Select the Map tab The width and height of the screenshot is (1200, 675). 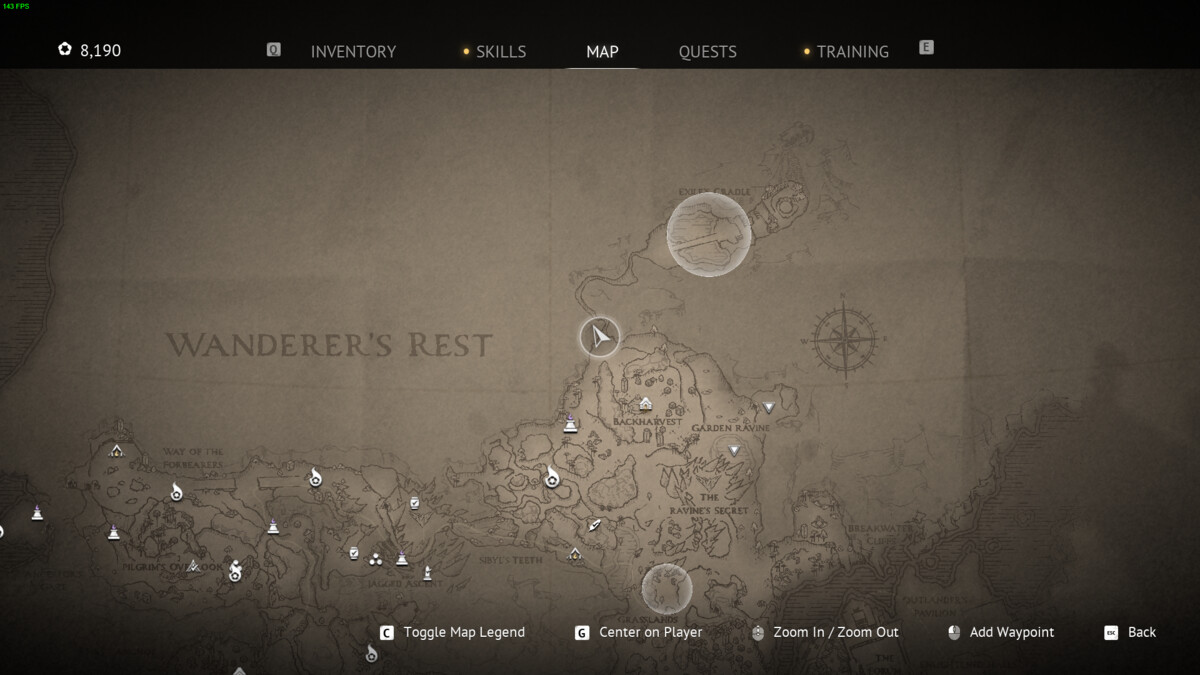click(602, 51)
